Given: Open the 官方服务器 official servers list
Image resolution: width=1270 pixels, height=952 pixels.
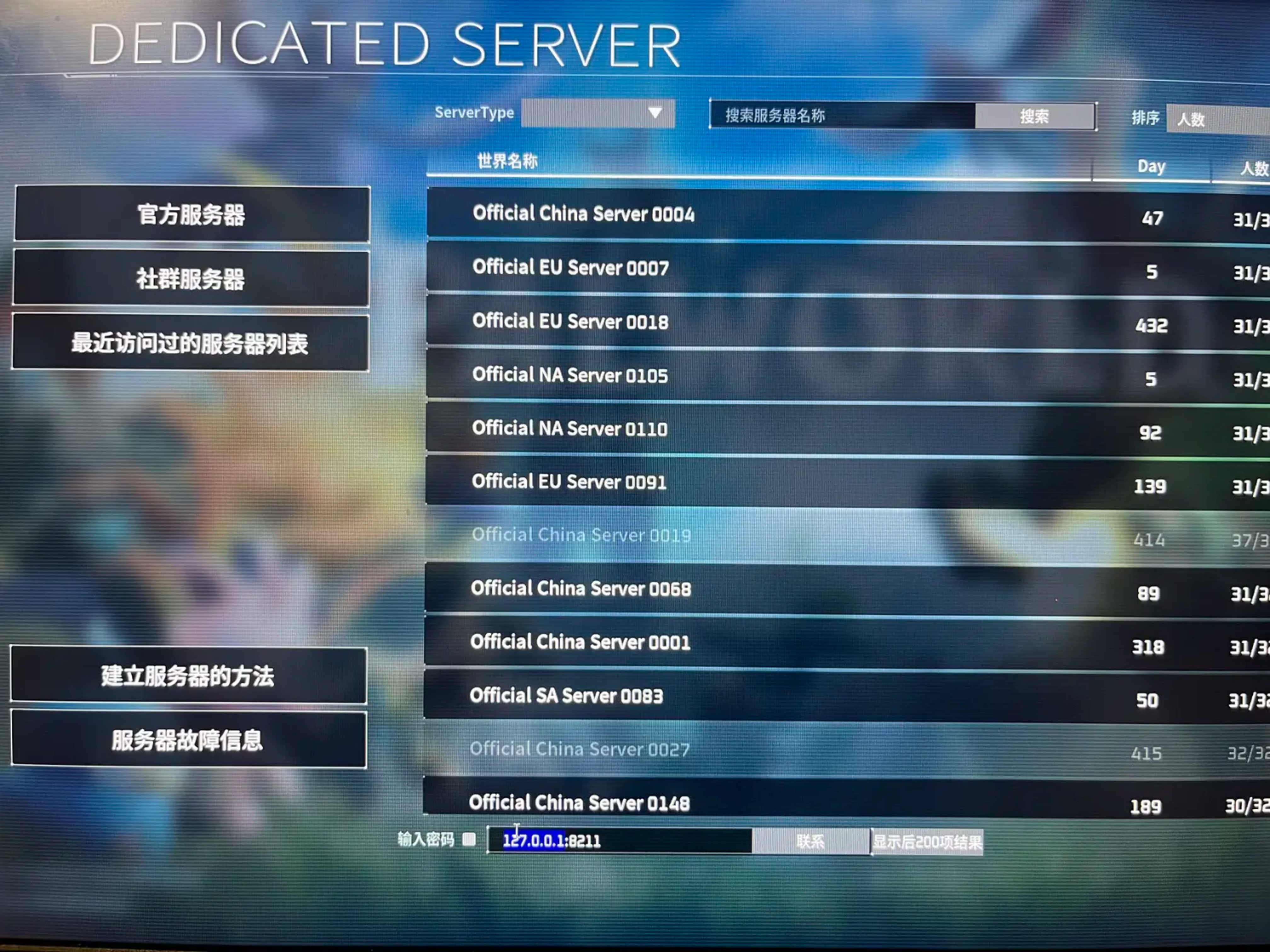Looking at the screenshot, I should pos(191,214).
